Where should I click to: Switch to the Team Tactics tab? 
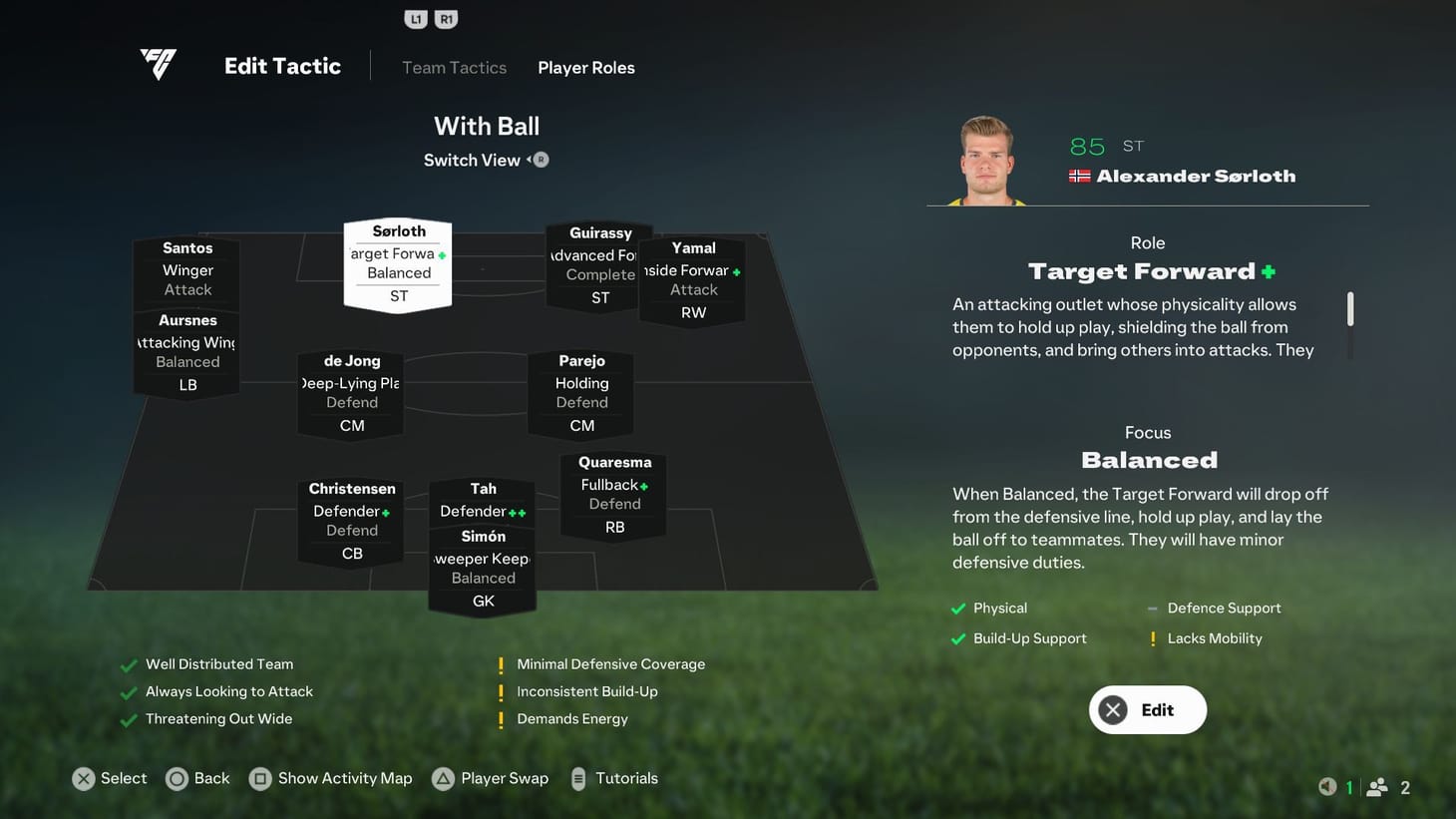454,67
